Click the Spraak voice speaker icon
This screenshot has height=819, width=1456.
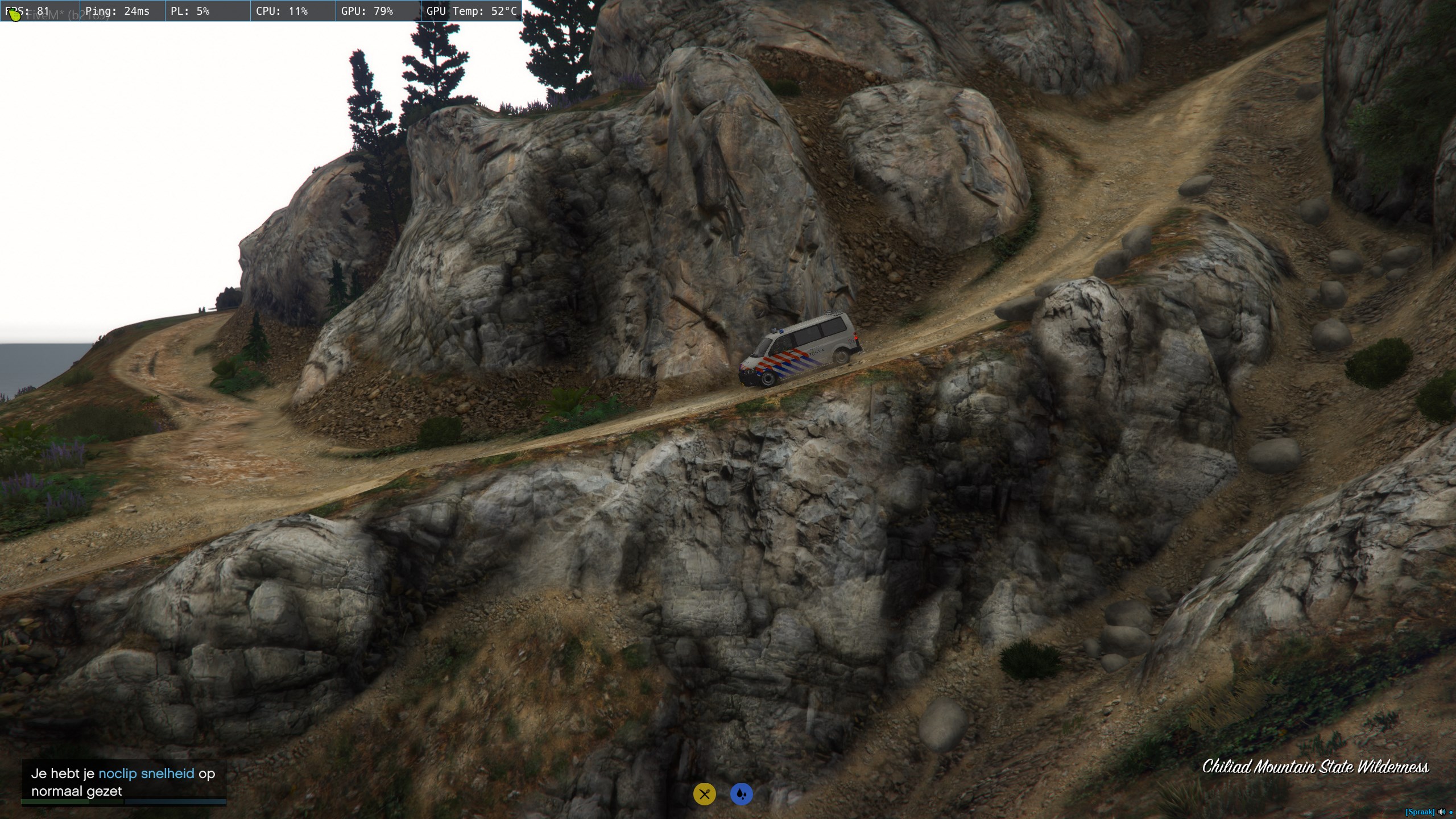(1442, 812)
